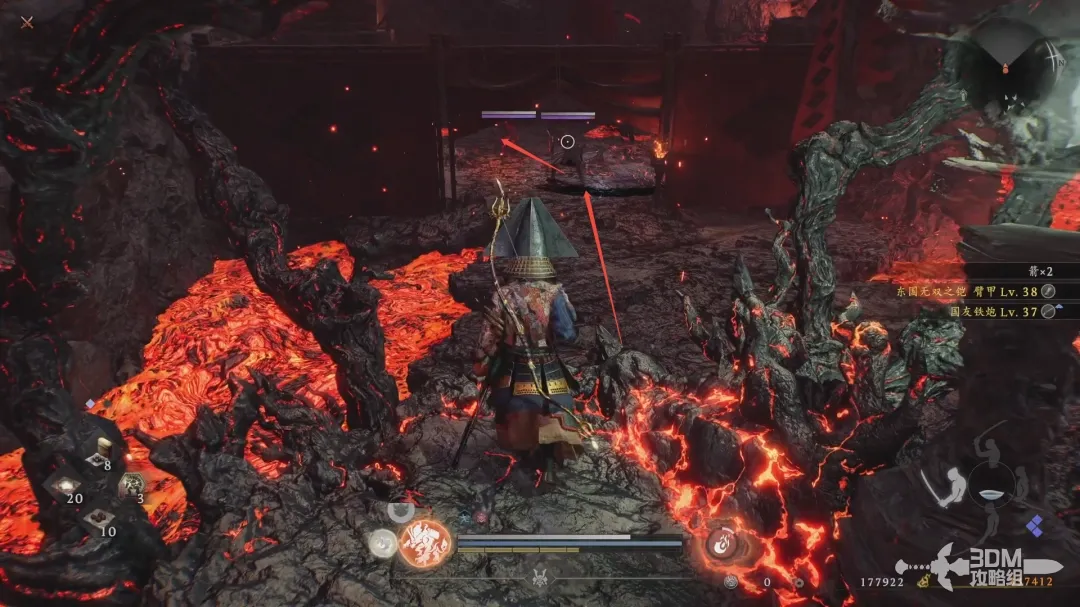Use the shortcut item with count 20
Viewport: 1080px width, 607px height.
click(62, 487)
